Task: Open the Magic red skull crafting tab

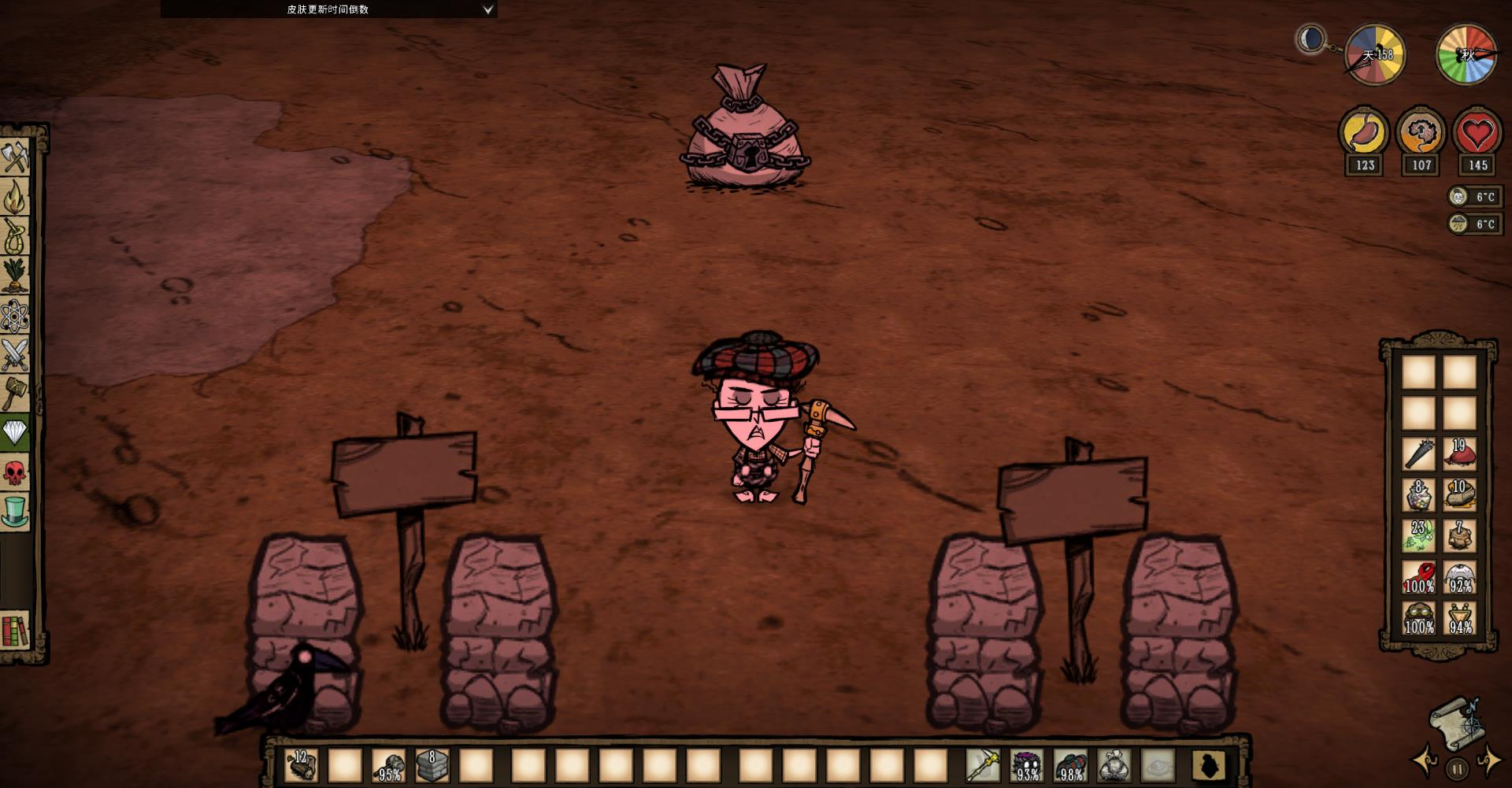Action: pos(15,472)
